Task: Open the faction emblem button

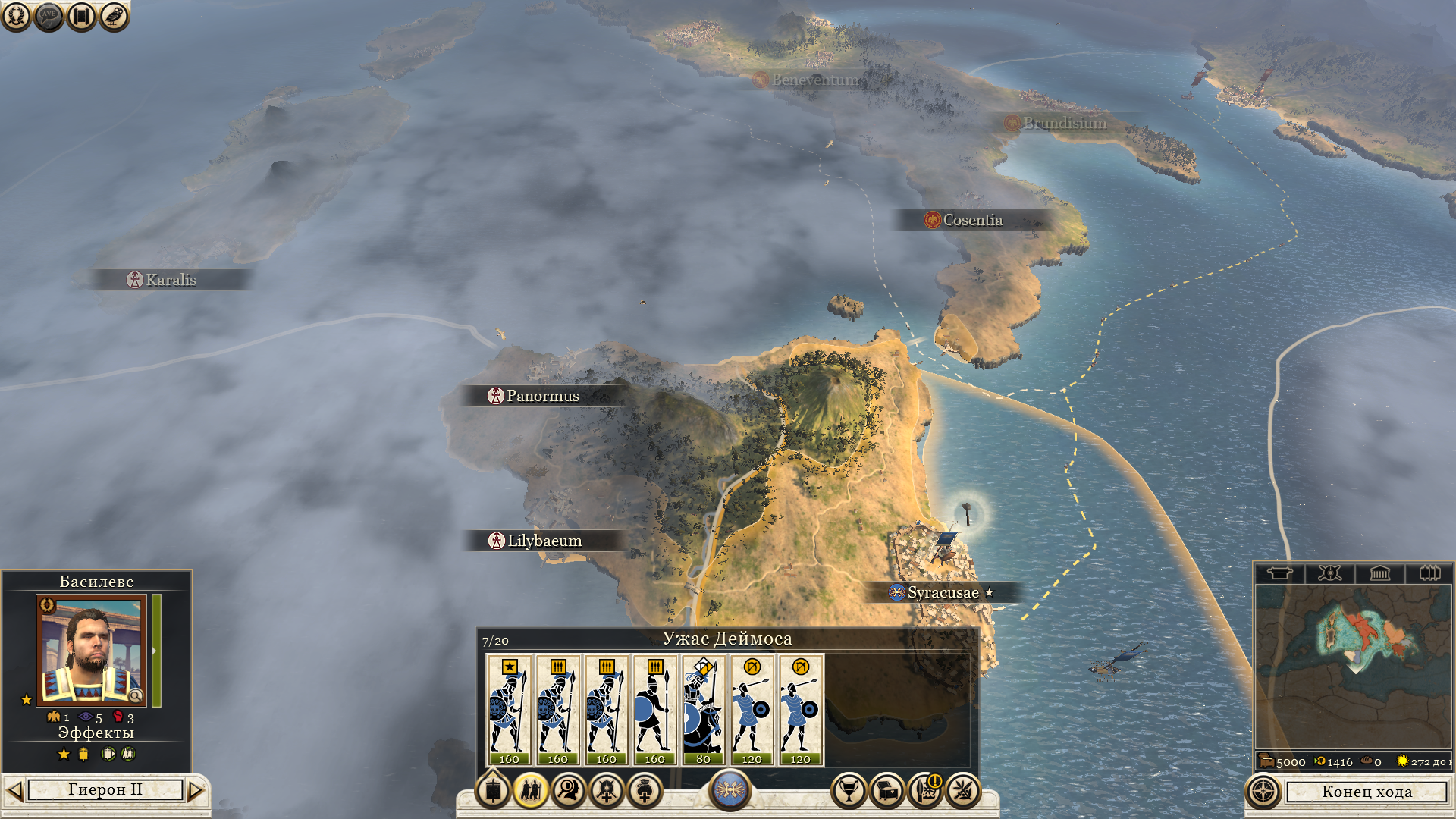Action: pyautogui.click(x=730, y=789)
